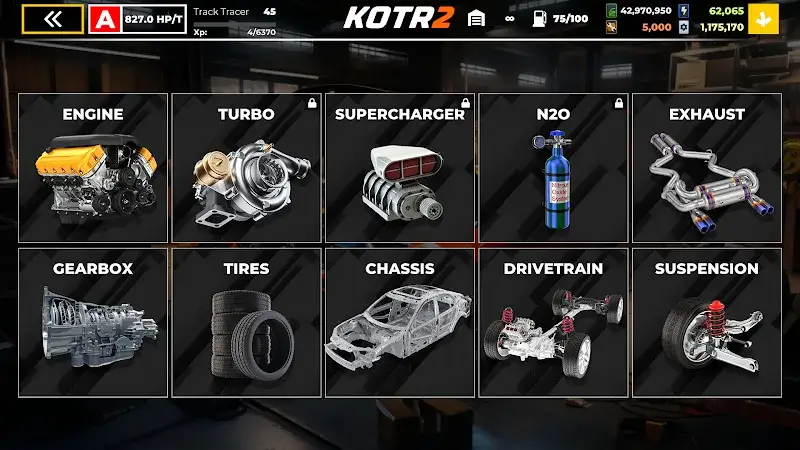This screenshot has height=450, width=800.
Task: Tap the fuel pump icon
Action: click(x=538, y=18)
